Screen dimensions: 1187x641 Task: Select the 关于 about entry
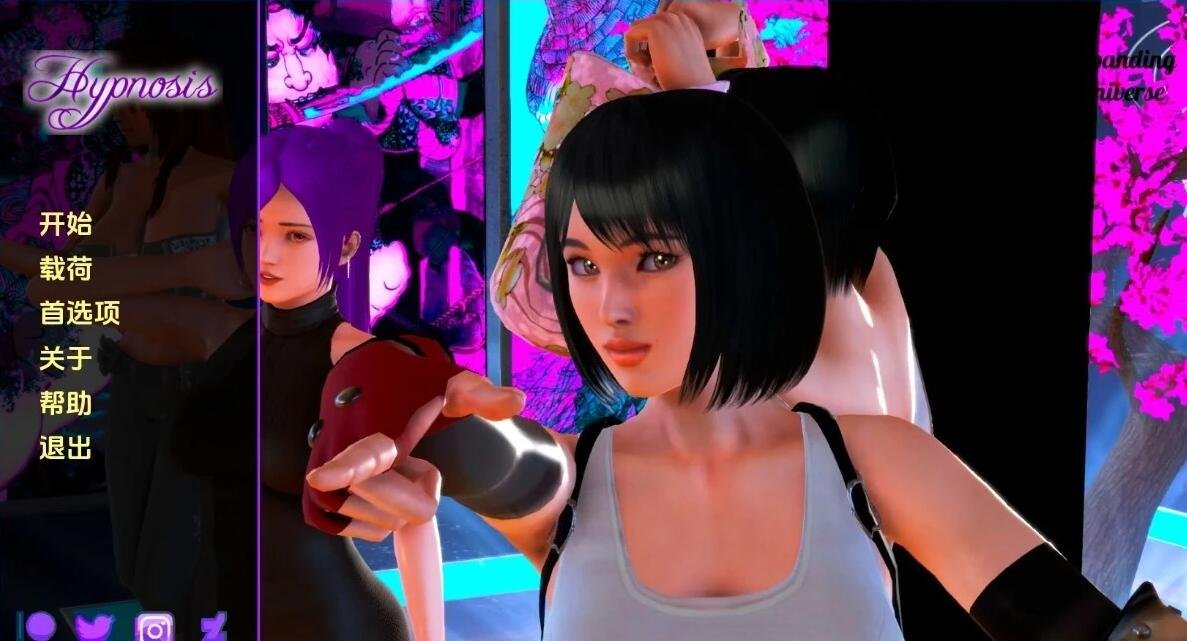(65, 358)
